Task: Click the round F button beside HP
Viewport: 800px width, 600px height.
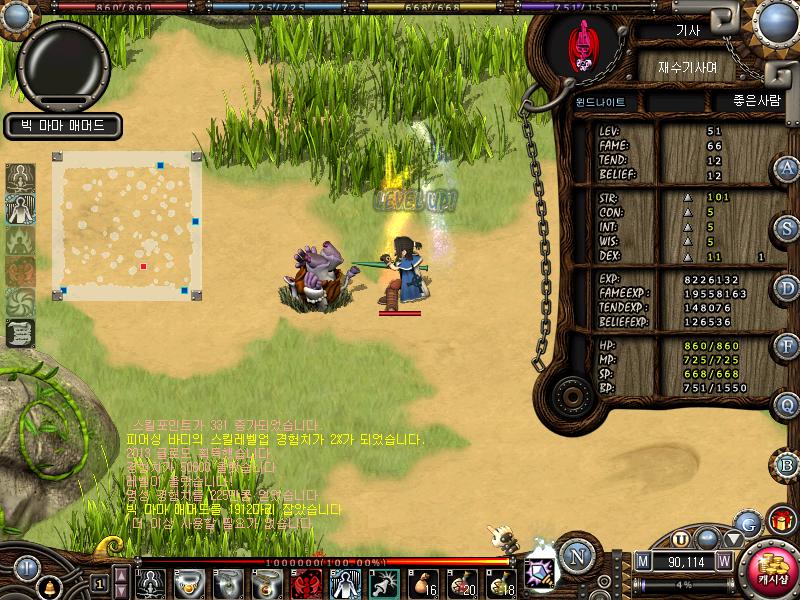Action: tap(788, 346)
